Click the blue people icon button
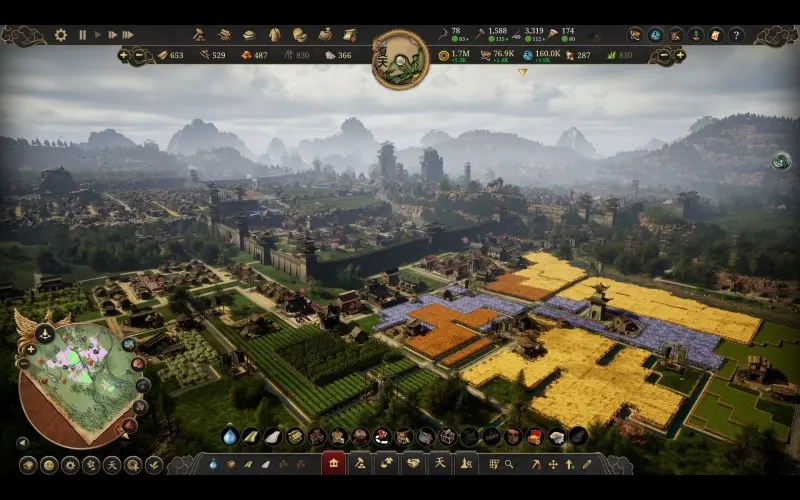The width and height of the screenshot is (800, 500). click(655, 35)
